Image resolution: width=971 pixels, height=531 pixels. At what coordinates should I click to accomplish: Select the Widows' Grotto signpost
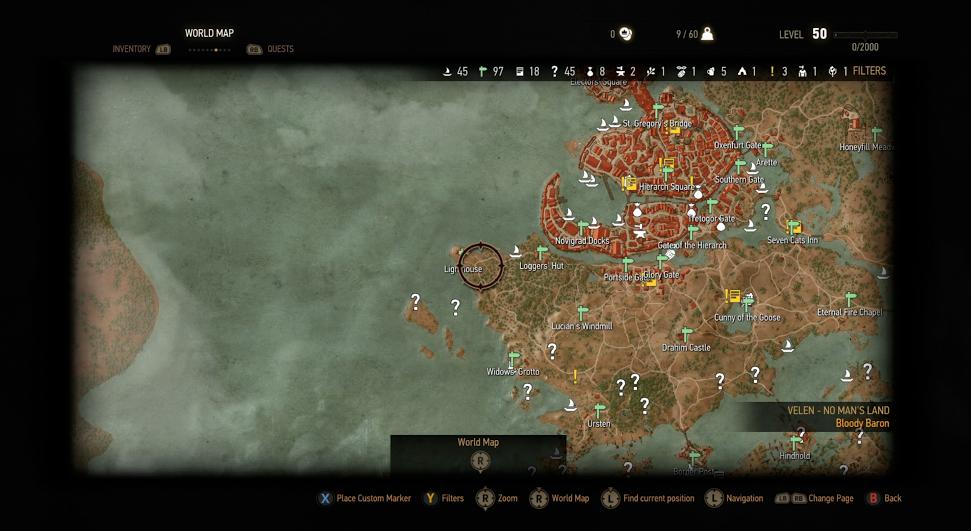(x=514, y=358)
